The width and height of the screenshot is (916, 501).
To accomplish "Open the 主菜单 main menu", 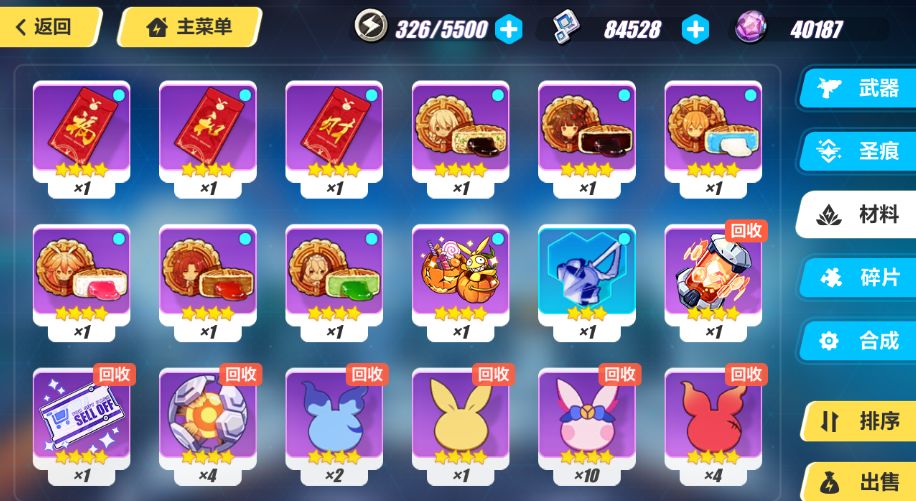I will pos(190,27).
